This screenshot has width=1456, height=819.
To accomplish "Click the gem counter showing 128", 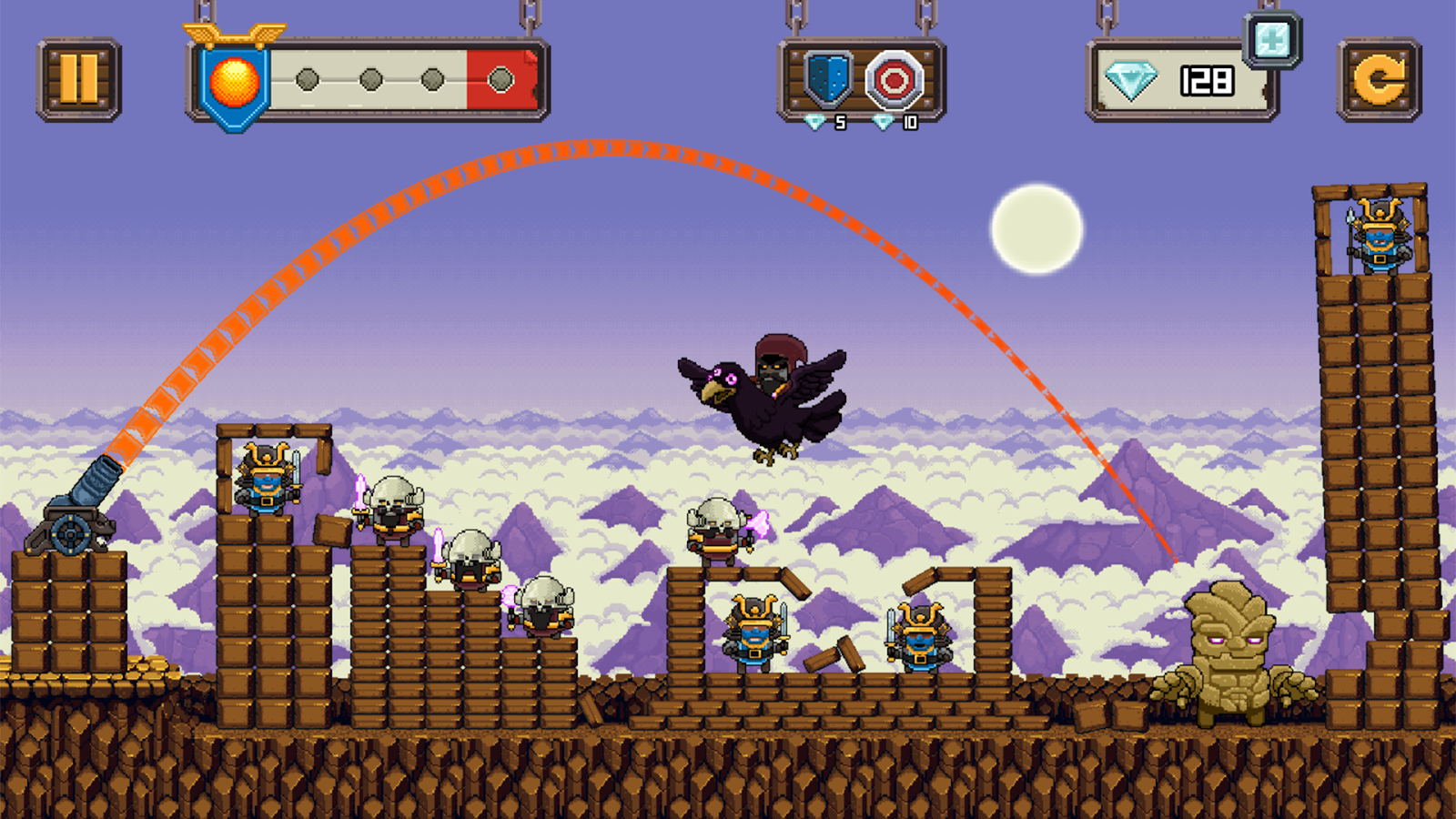I will tap(1207, 82).
